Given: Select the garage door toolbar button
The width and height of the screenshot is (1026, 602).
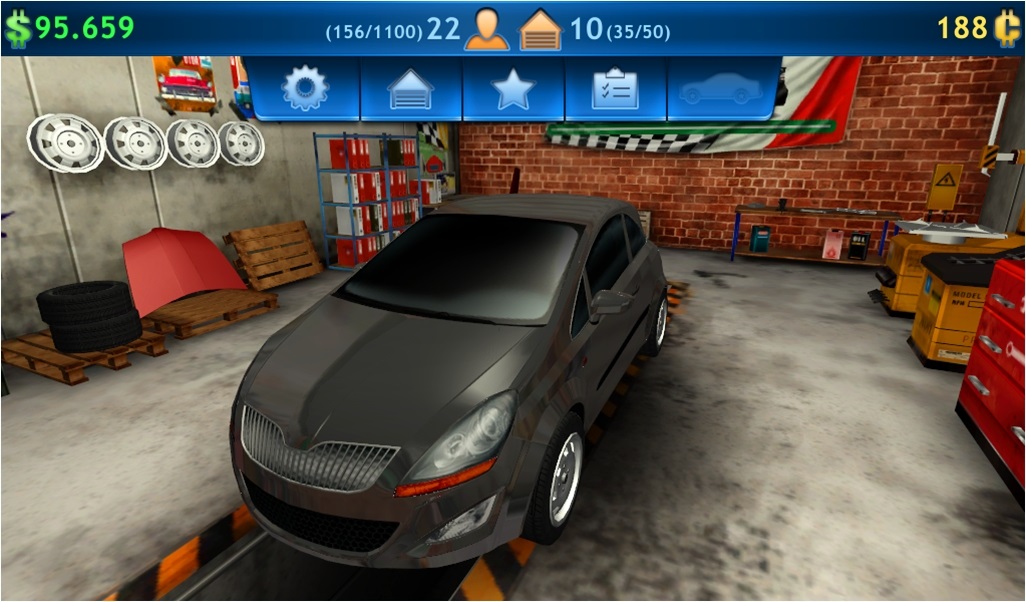Looking at the screenshot, I should tap(411, 89).
